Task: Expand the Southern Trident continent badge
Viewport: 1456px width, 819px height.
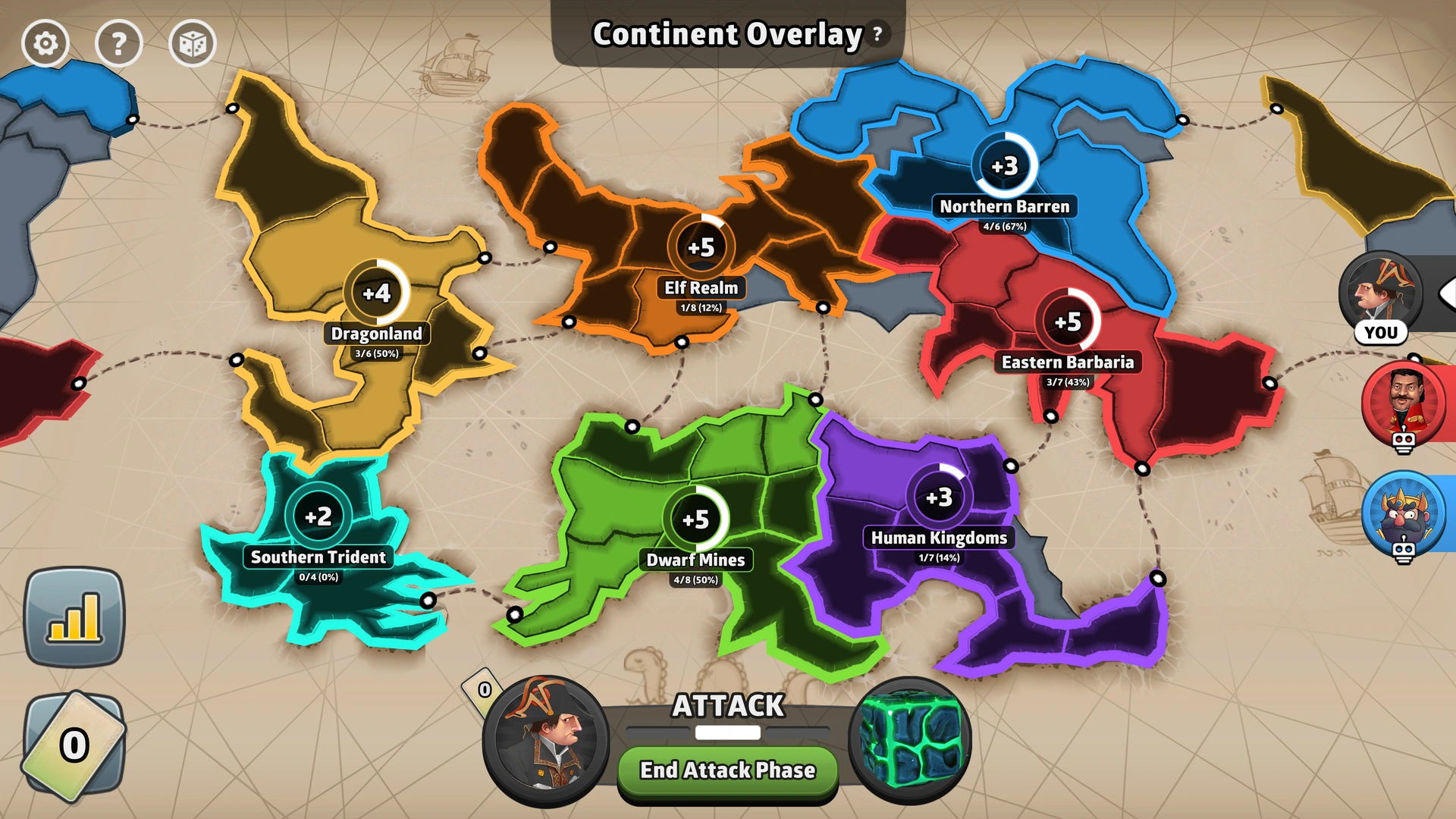Action: [318, 516]
